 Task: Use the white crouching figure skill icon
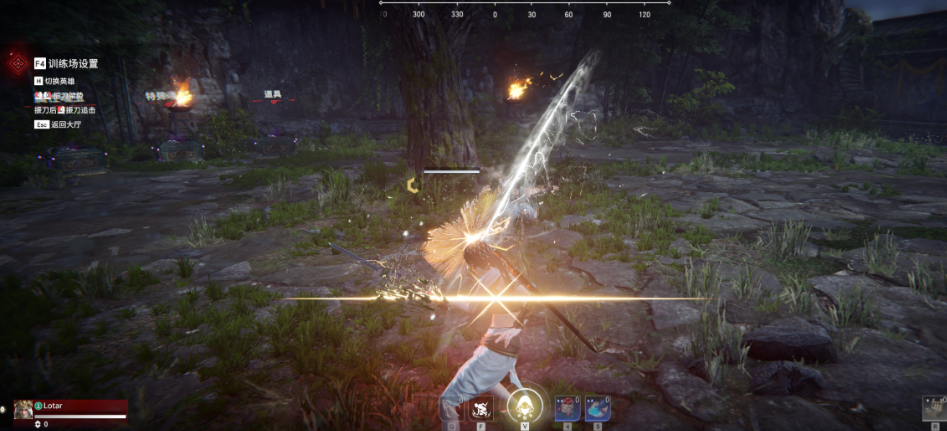(x=481, y=408)
